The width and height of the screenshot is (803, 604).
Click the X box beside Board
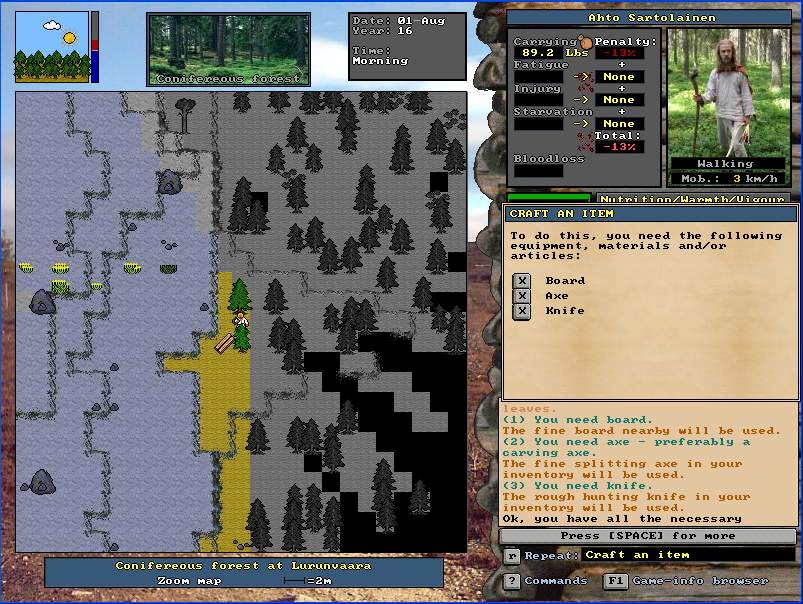tap(521, 281)
